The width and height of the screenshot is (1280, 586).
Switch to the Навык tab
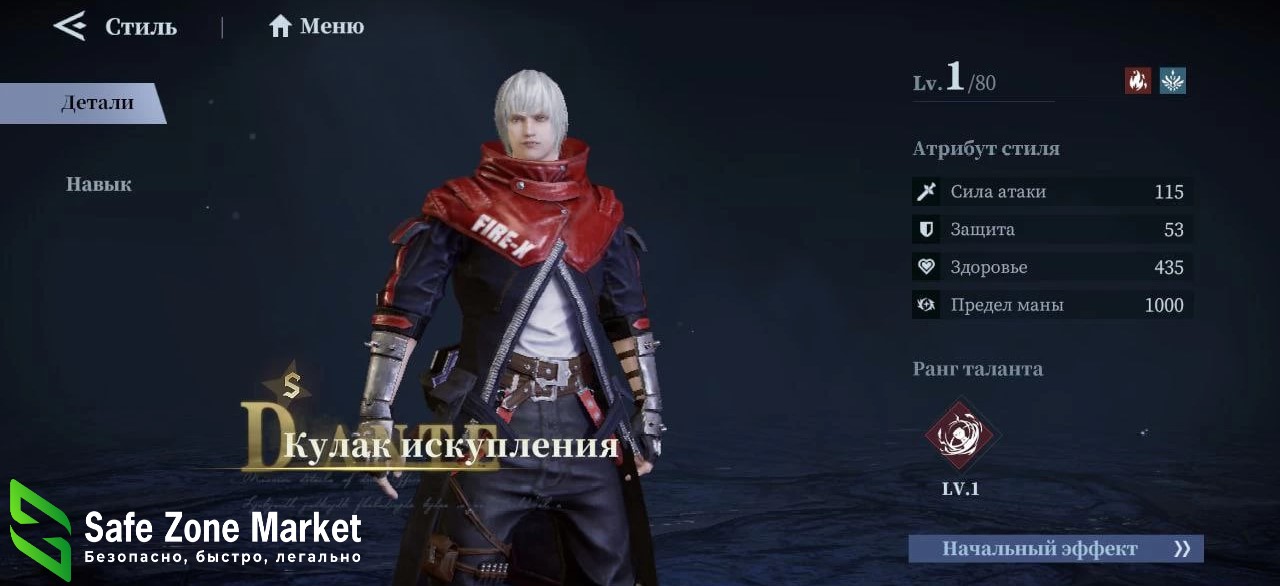[x=99, y=184]
